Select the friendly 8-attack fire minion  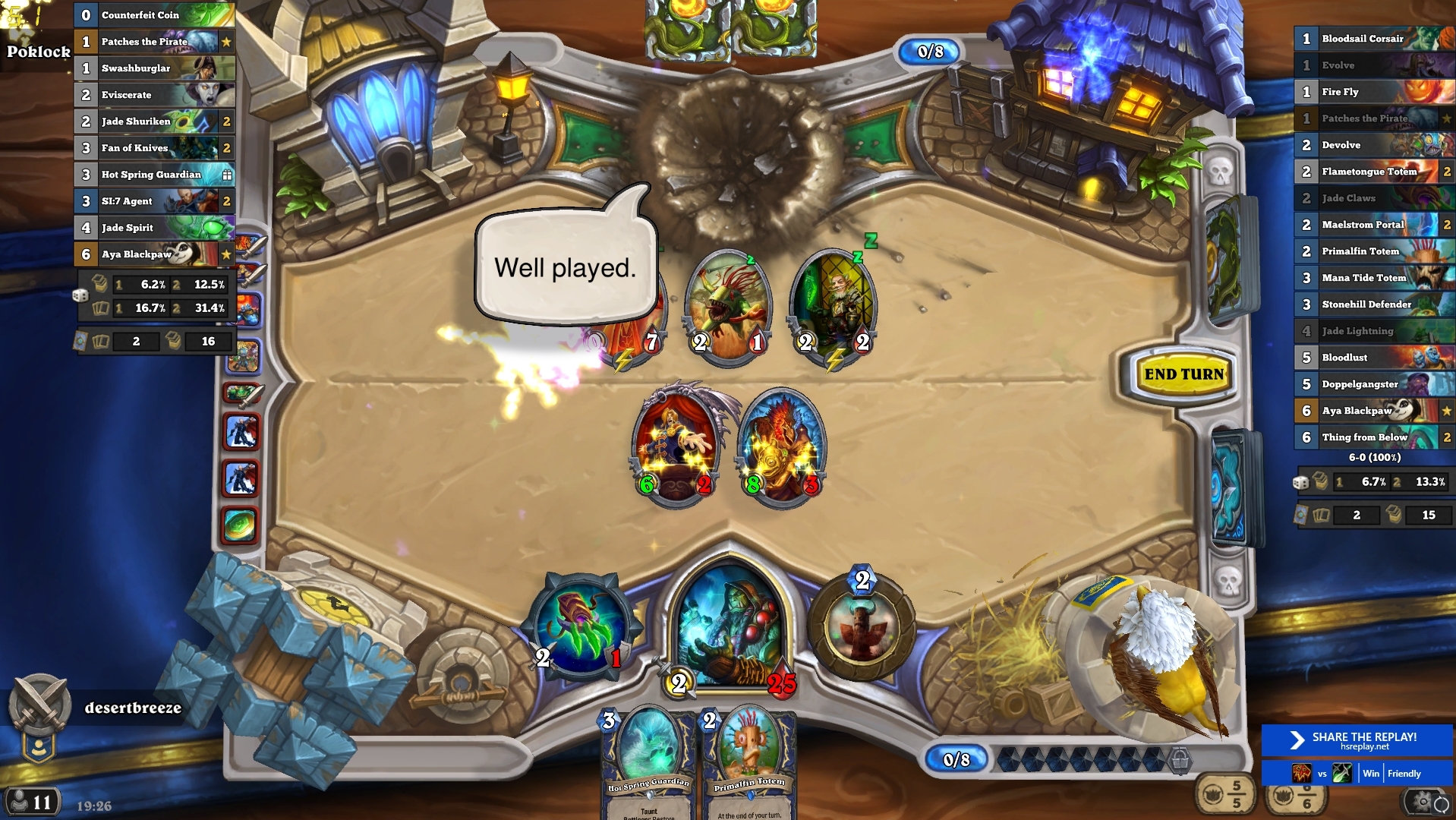tap(781, 448)
